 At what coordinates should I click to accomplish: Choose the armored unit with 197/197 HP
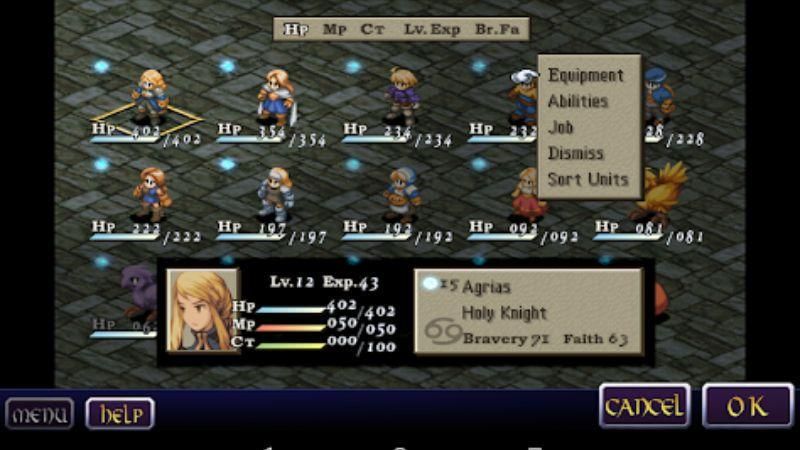tap(276, 193)
